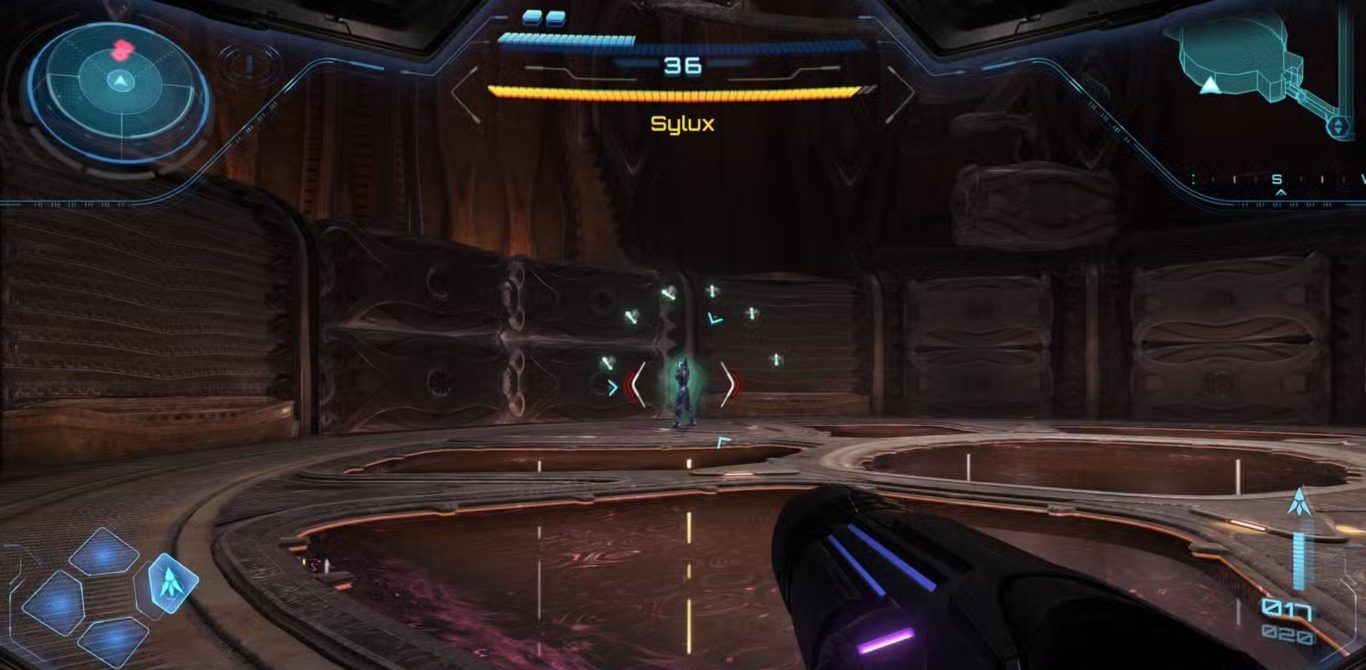Screen dimensions: 1366x670
Task: Click the red enemy blip on the radar
Action: pyautogui.click(x=122, y=49)
